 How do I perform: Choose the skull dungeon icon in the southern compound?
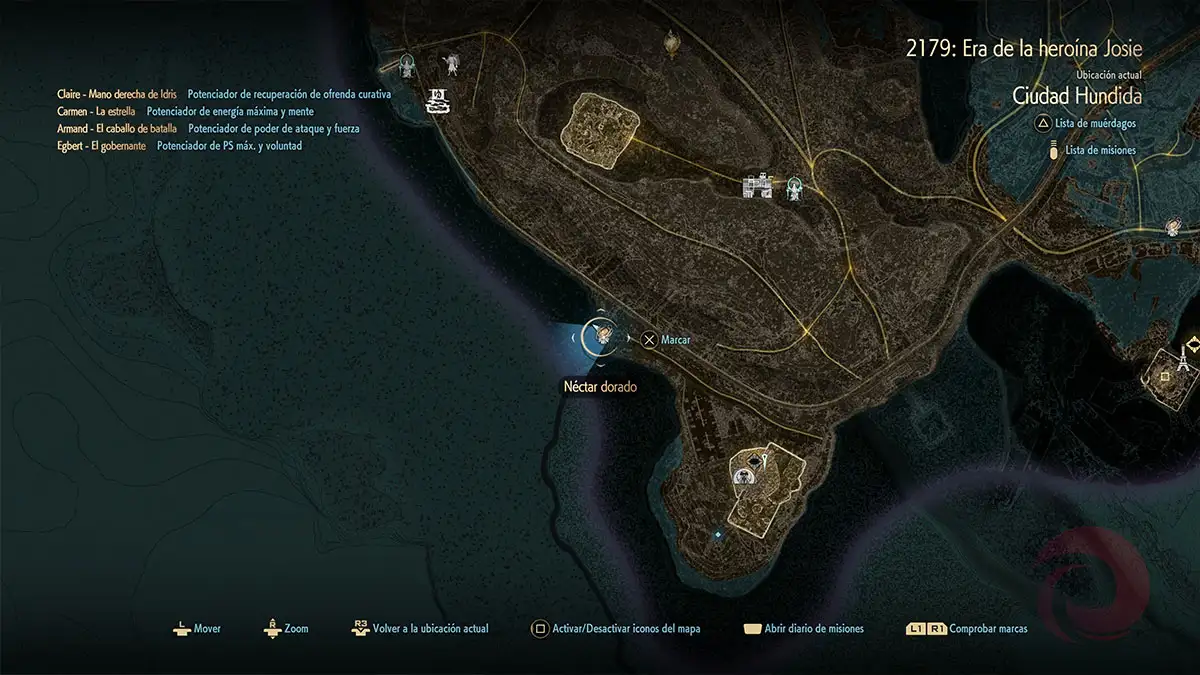tap(745, 477)
